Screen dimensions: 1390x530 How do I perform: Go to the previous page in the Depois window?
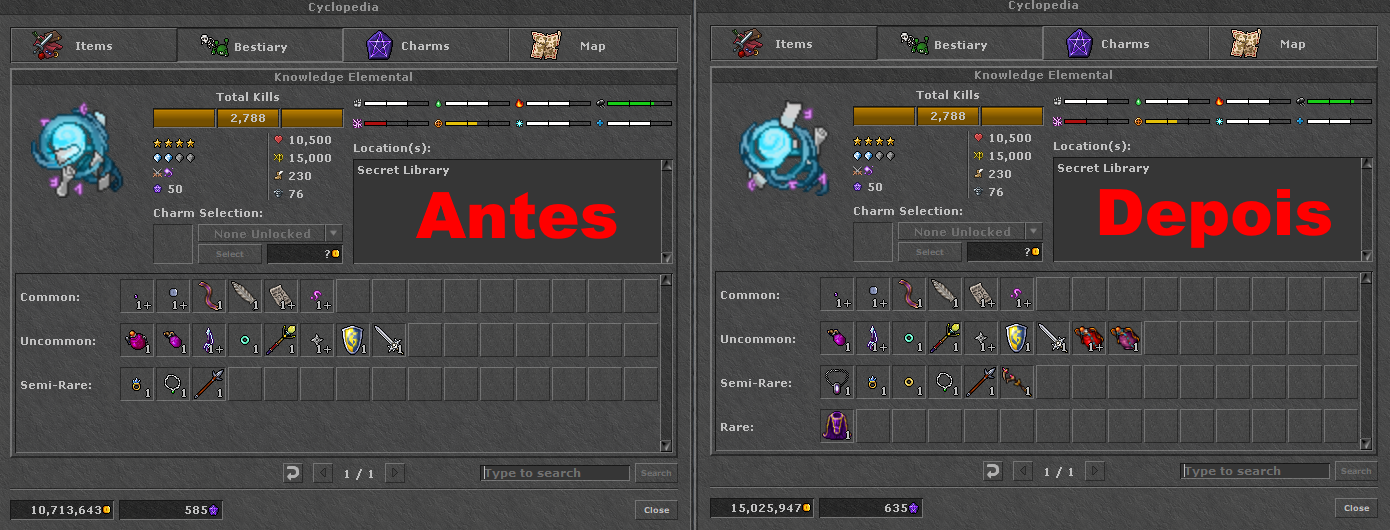pyautogui.click(x=1022, y=471)
